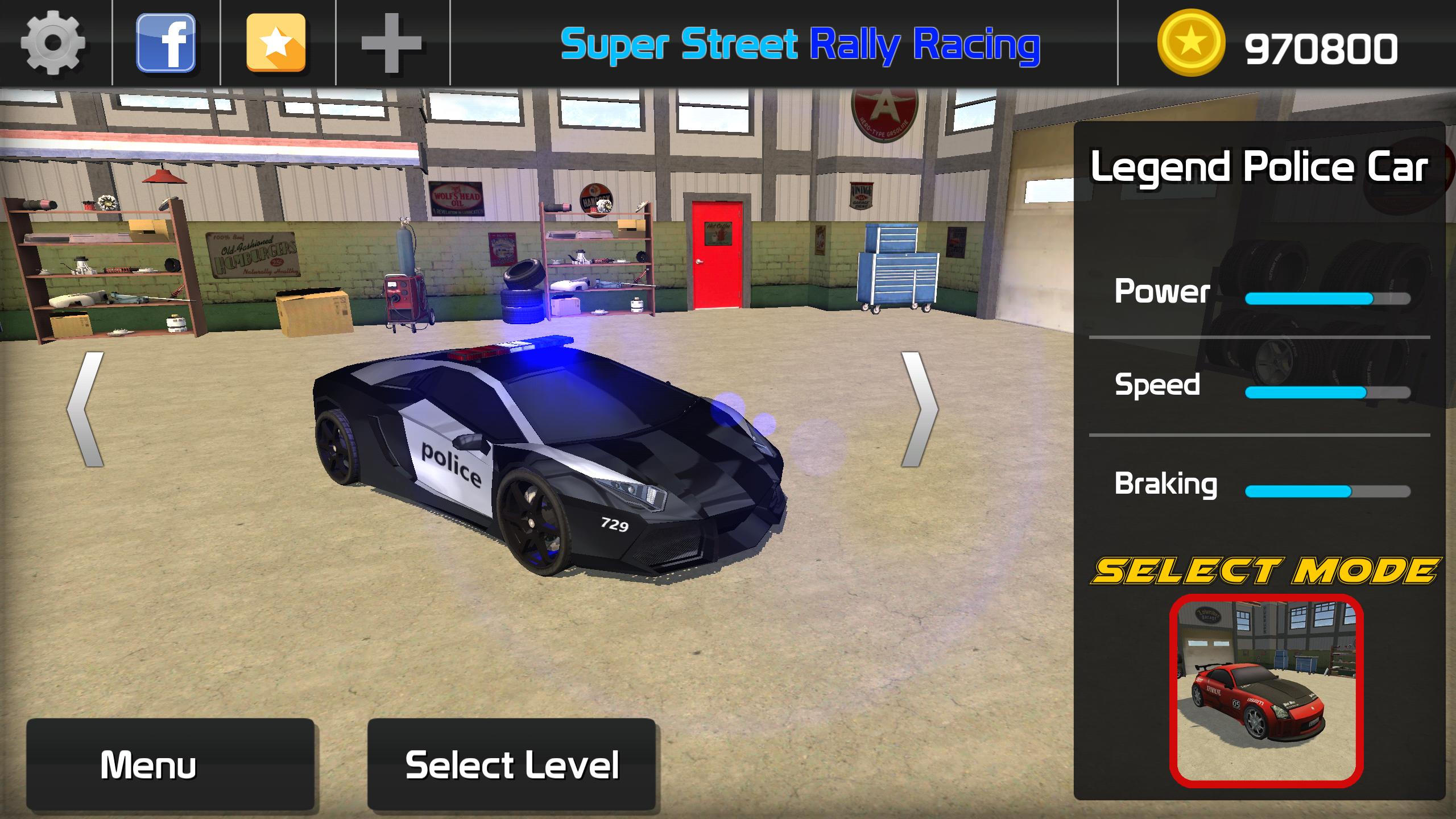Rate the game with the star icon
Image resolution: width=1456 pixels, height=819 pixels.
(277, 41)
